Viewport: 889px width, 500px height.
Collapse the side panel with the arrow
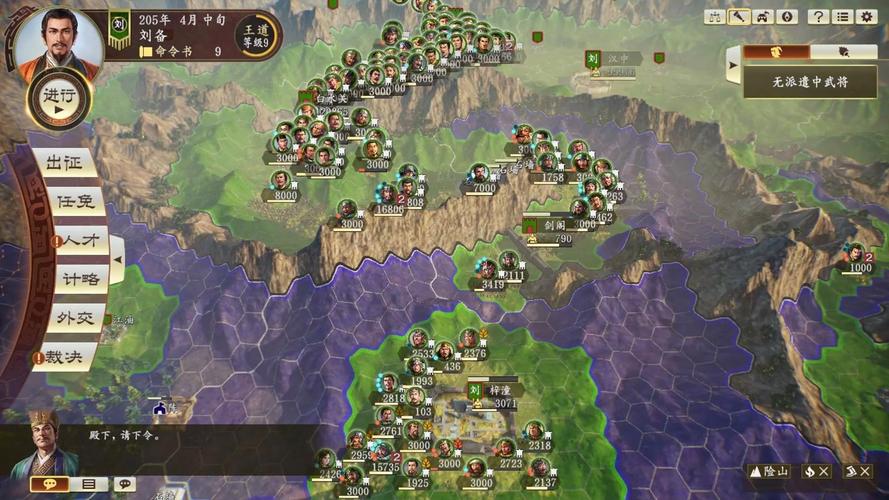click(x=734, y=66)
